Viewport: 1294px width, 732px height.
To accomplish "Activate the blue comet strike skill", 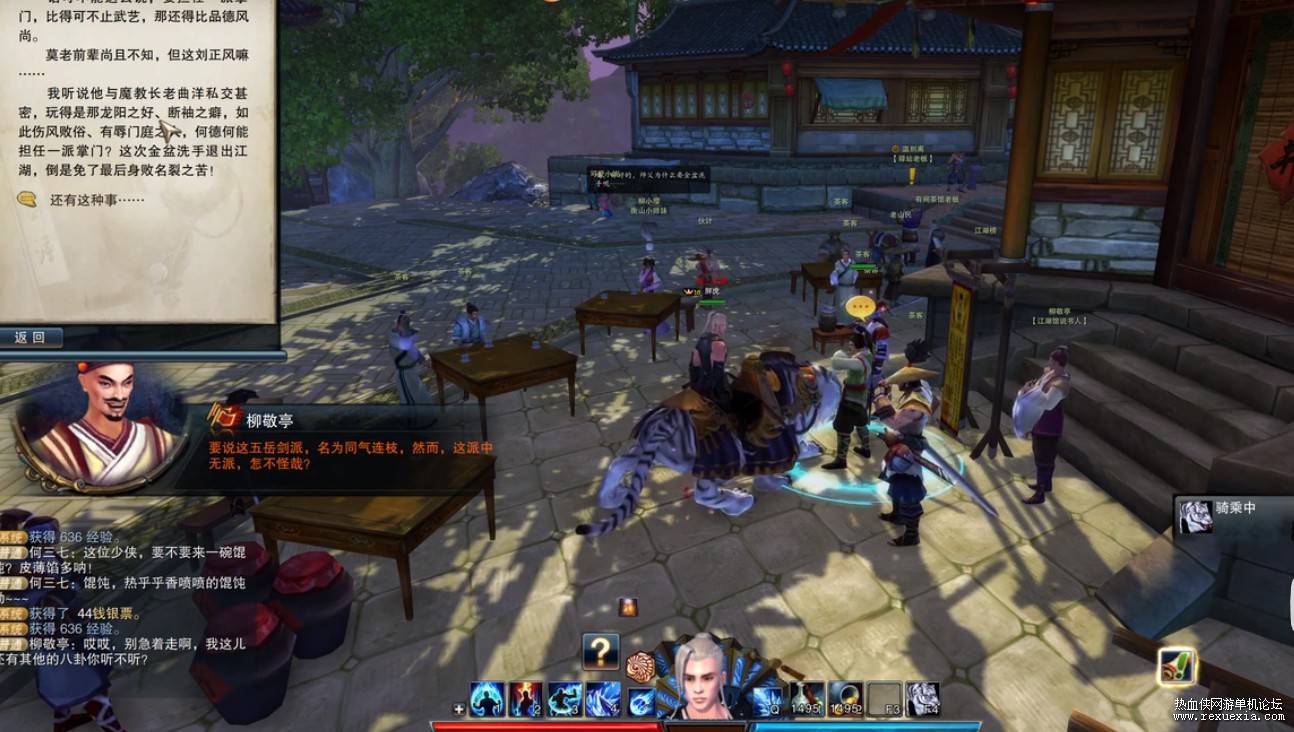I will pyautogui.click(x=640, y=700).
